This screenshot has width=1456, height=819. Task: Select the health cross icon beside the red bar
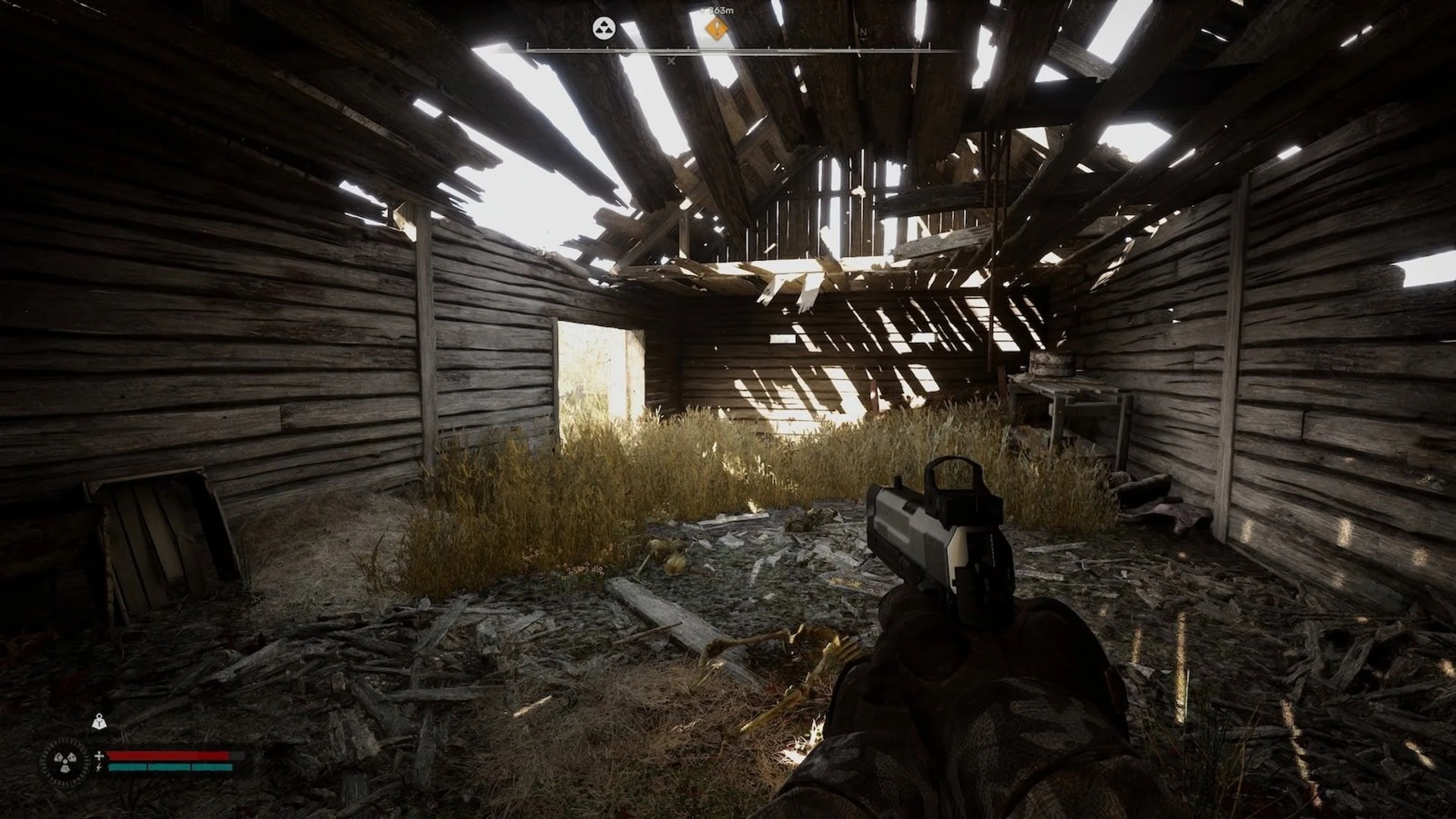[99, 756]
